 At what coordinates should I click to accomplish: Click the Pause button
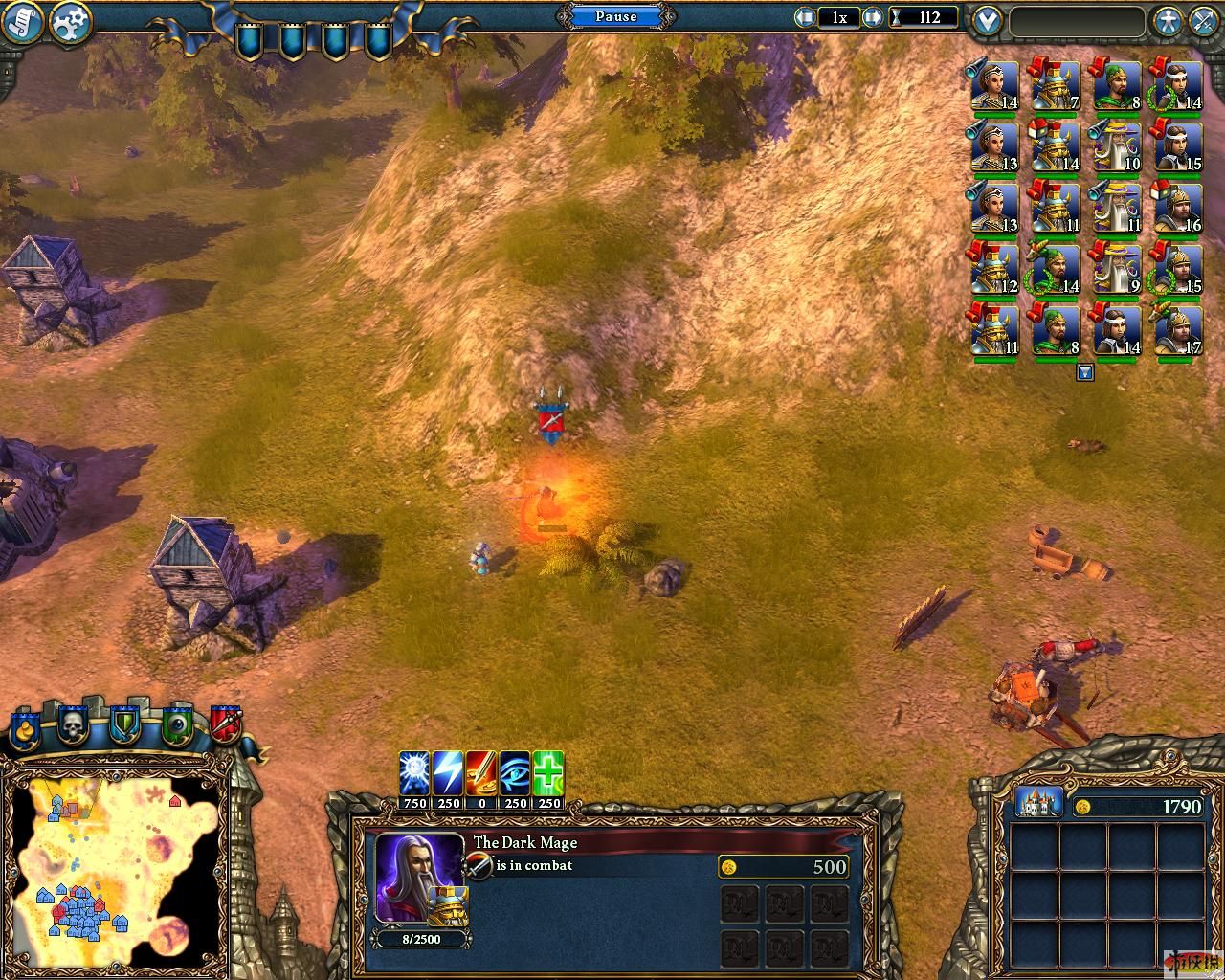click(x=616, y=17)
